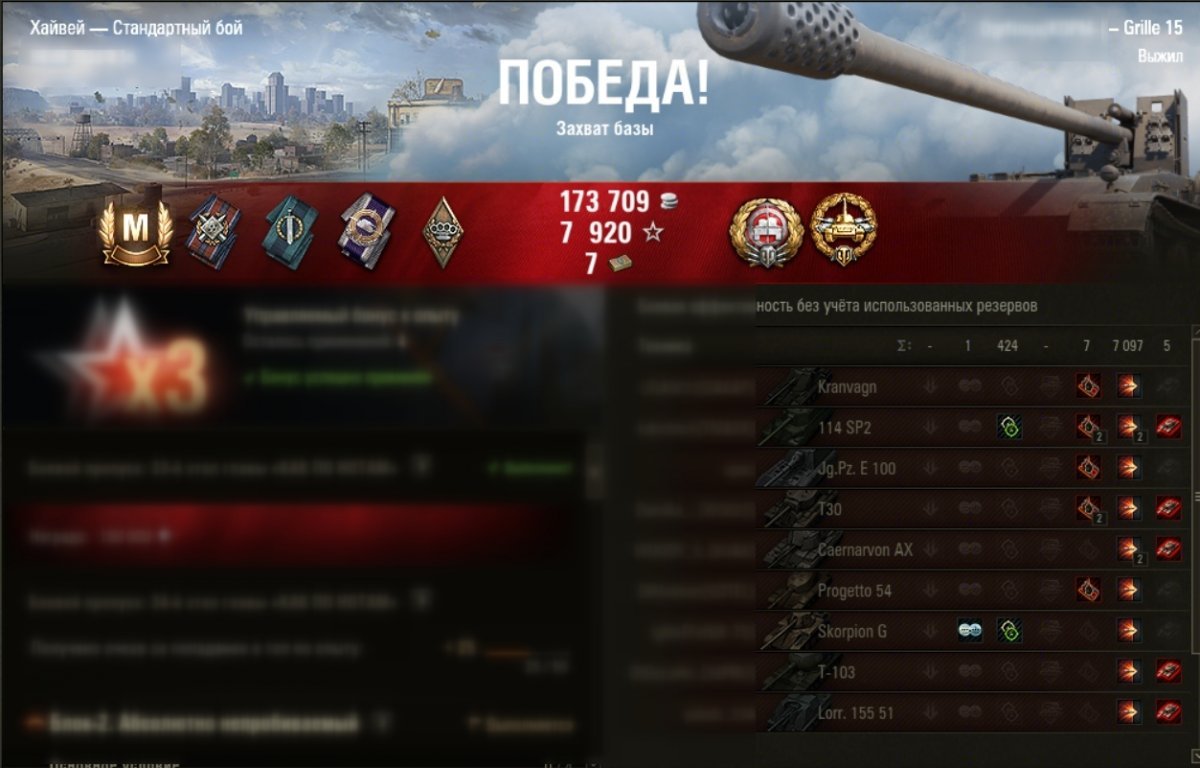Click the Caernarvon AX row
This screenshot has height=768, width=1200.
[865, 550]
